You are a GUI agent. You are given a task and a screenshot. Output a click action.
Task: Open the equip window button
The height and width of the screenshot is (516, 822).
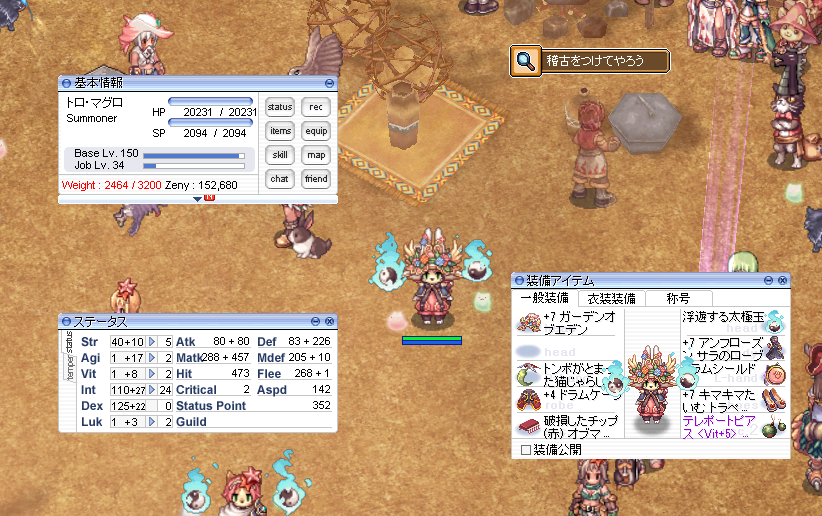pyautogui.click(x=316, y=131)
